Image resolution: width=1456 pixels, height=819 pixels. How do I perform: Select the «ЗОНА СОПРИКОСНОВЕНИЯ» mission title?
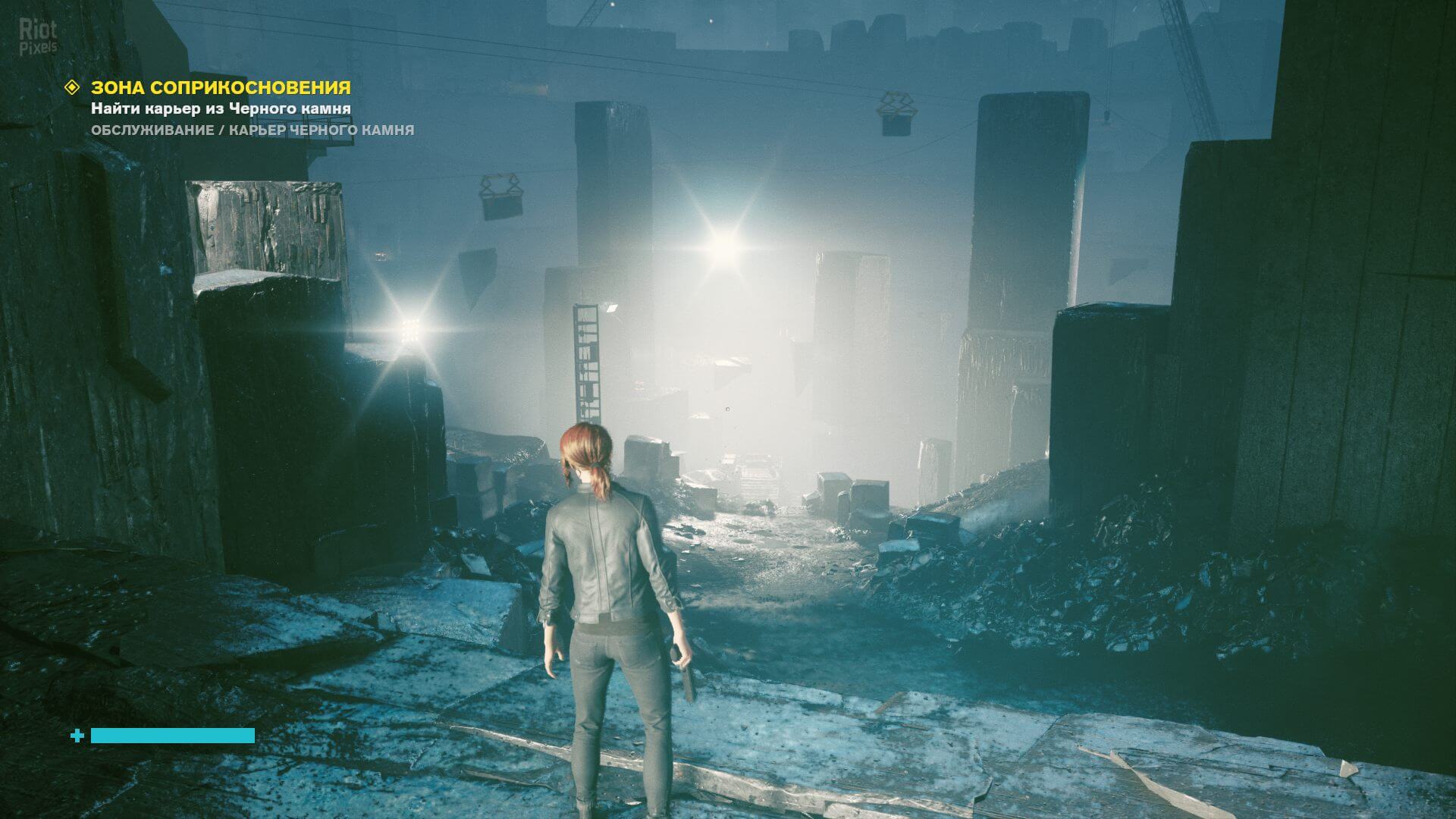[221, 87]
